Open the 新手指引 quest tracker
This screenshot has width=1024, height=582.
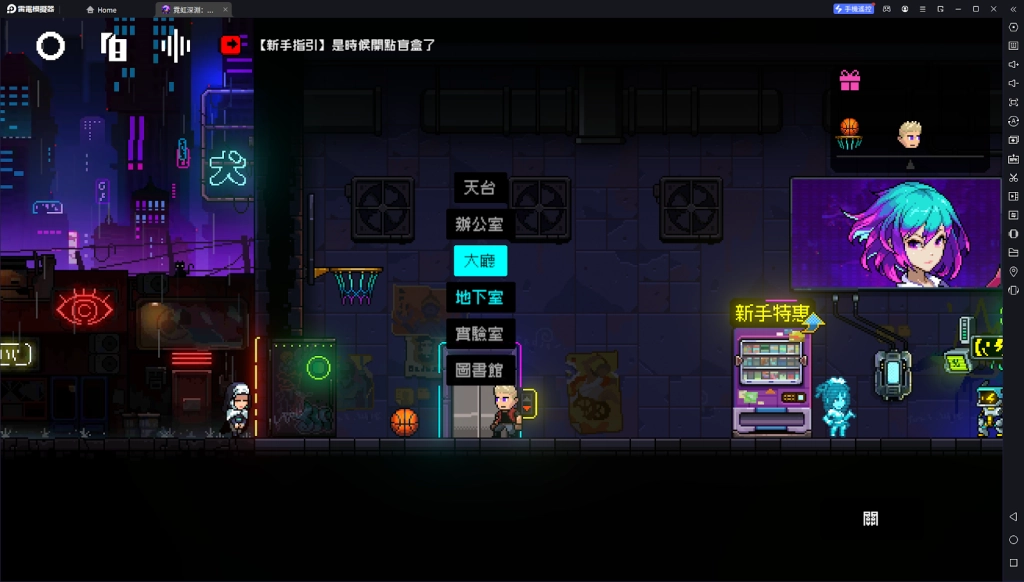(346, 45)
